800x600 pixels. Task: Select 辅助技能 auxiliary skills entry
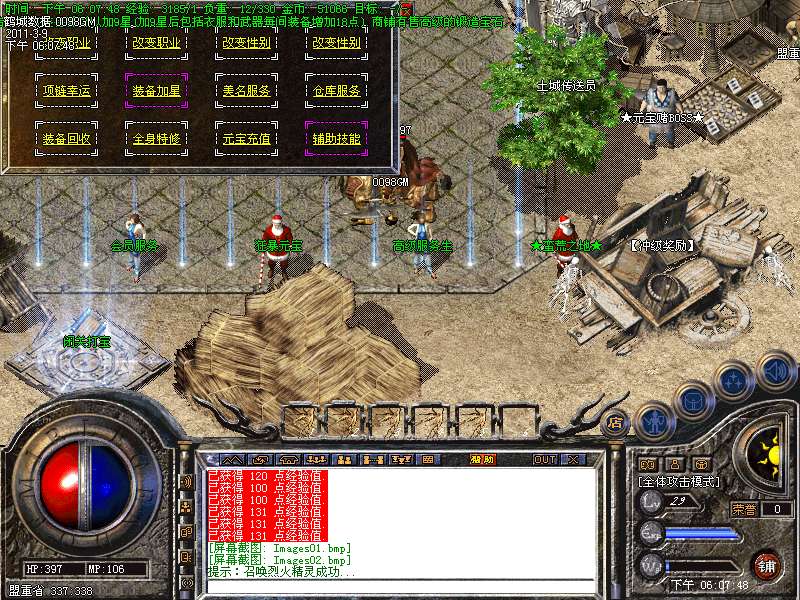pos(335,138)
